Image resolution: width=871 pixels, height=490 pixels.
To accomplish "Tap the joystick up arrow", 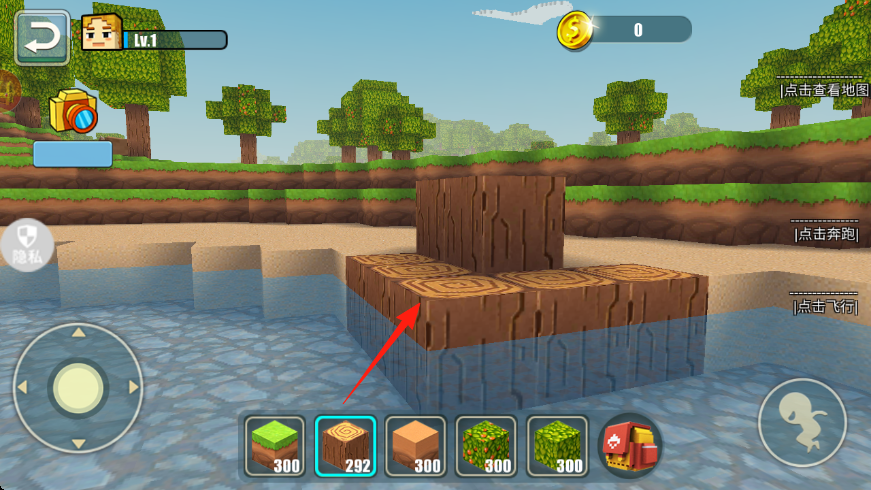I will pos(78,332).
